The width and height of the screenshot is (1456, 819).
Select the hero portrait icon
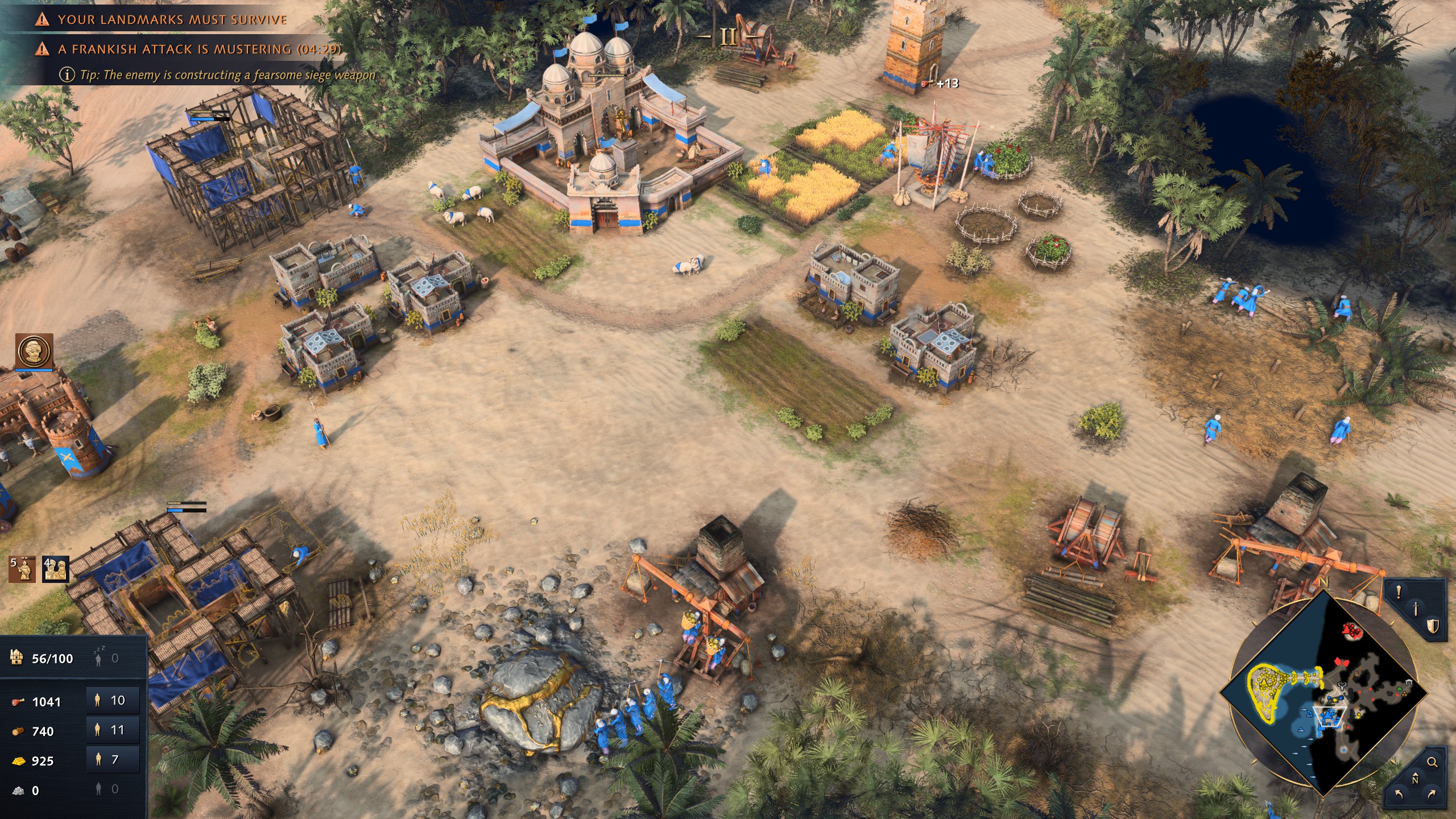(34, 351)
